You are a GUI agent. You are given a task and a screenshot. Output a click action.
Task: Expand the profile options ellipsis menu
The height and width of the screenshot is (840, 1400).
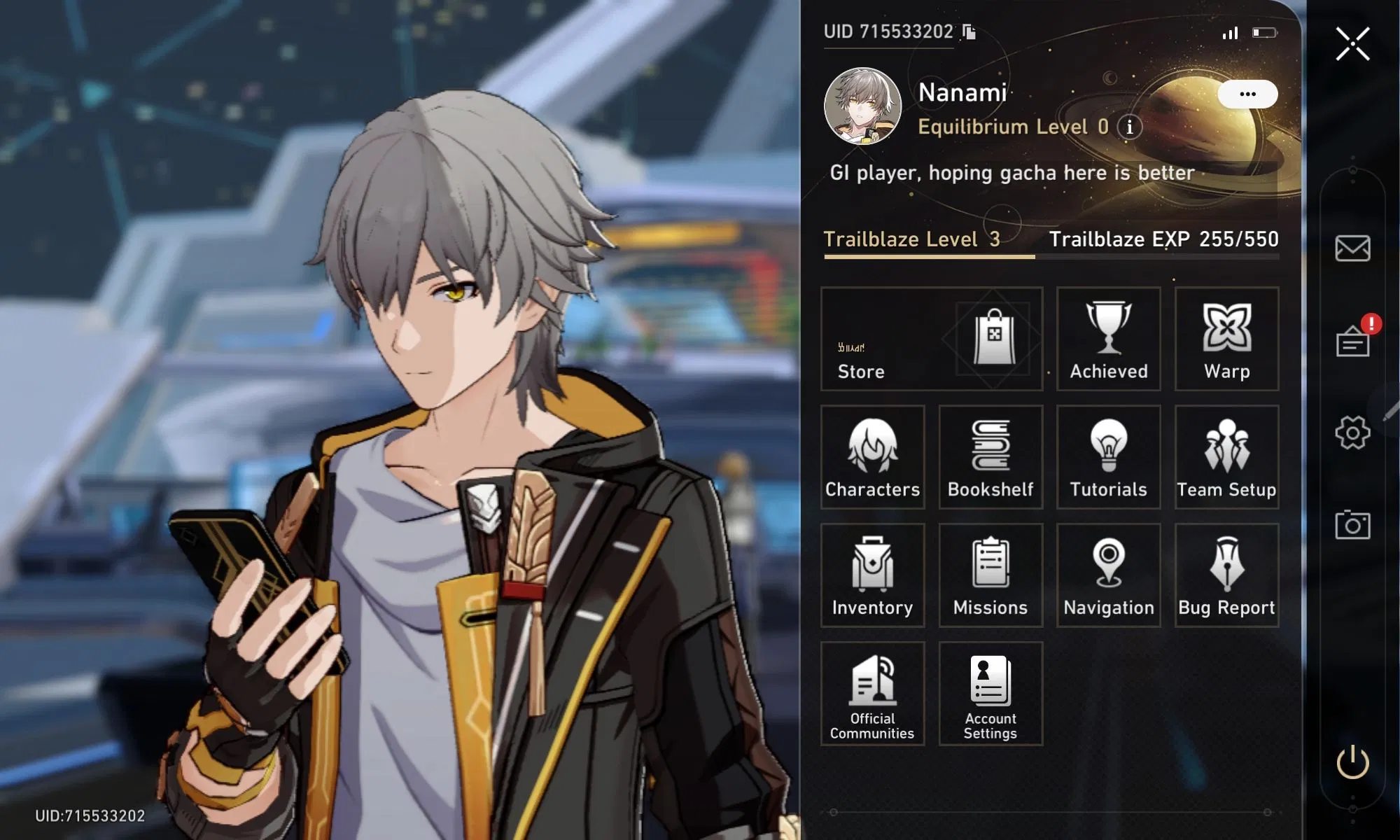pyautogui.click(x=1247, y=94)
